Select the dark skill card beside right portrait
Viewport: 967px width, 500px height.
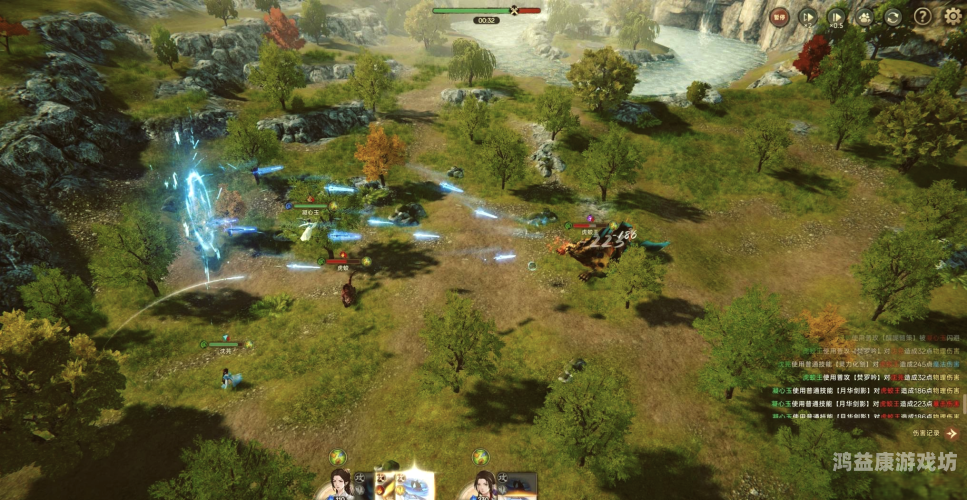[520, 487]
